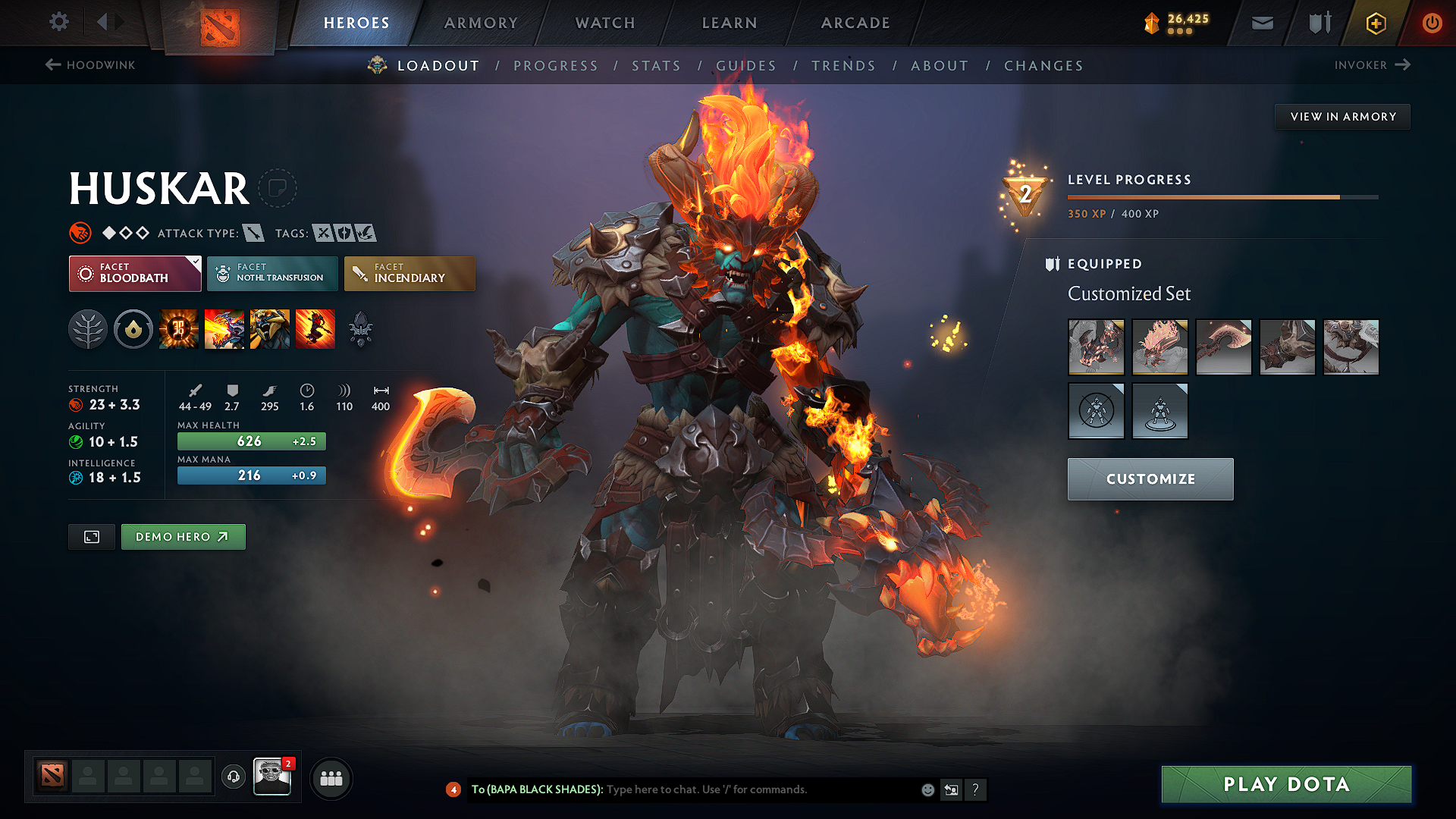Open the mail inbox icon
The width and height of the screenshot is (1456, 819).
pos(1261,23)
